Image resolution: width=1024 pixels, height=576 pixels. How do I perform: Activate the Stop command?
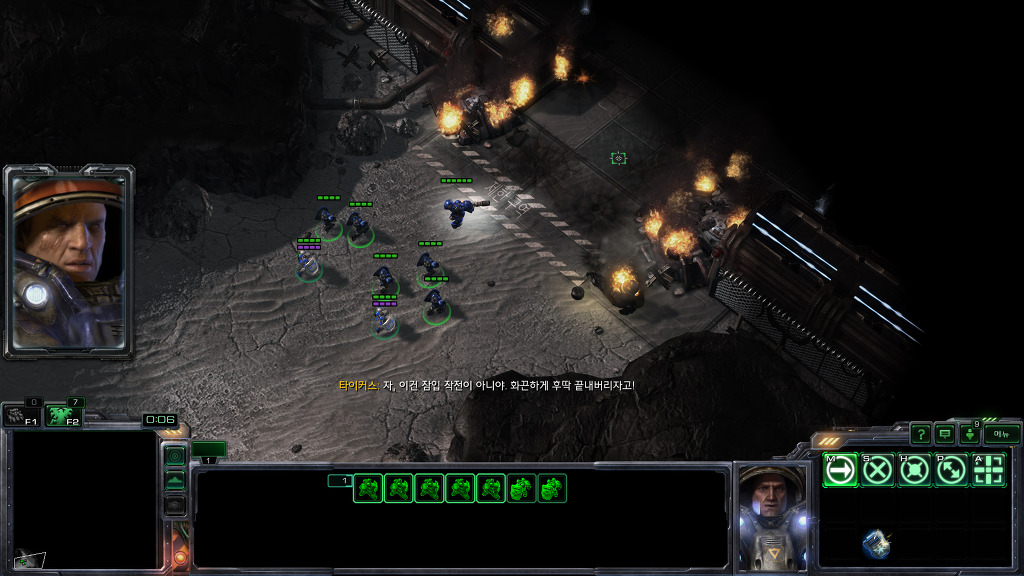(x=878, y=469)
